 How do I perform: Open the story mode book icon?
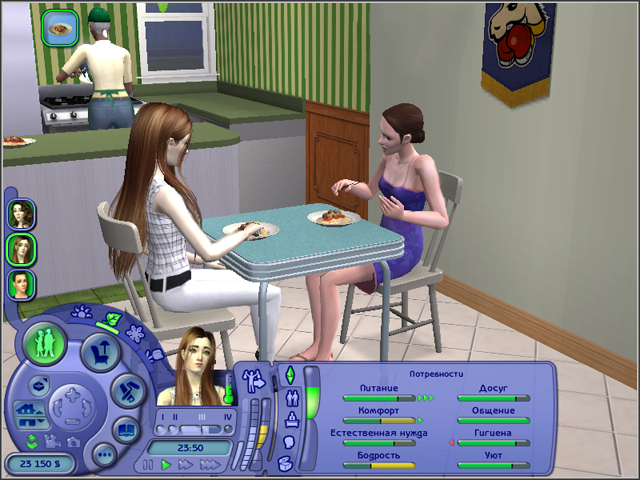pos(127,431)
